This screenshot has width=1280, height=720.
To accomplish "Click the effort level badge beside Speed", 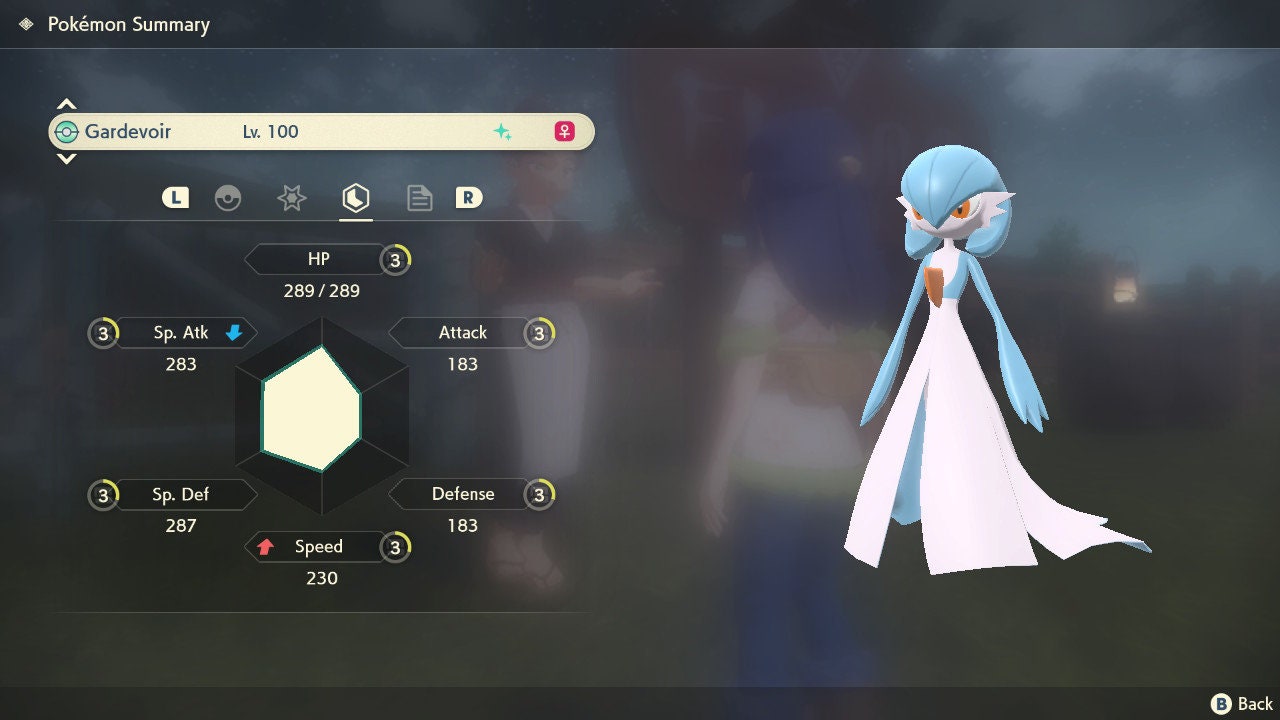I will [x=396, y=547].
